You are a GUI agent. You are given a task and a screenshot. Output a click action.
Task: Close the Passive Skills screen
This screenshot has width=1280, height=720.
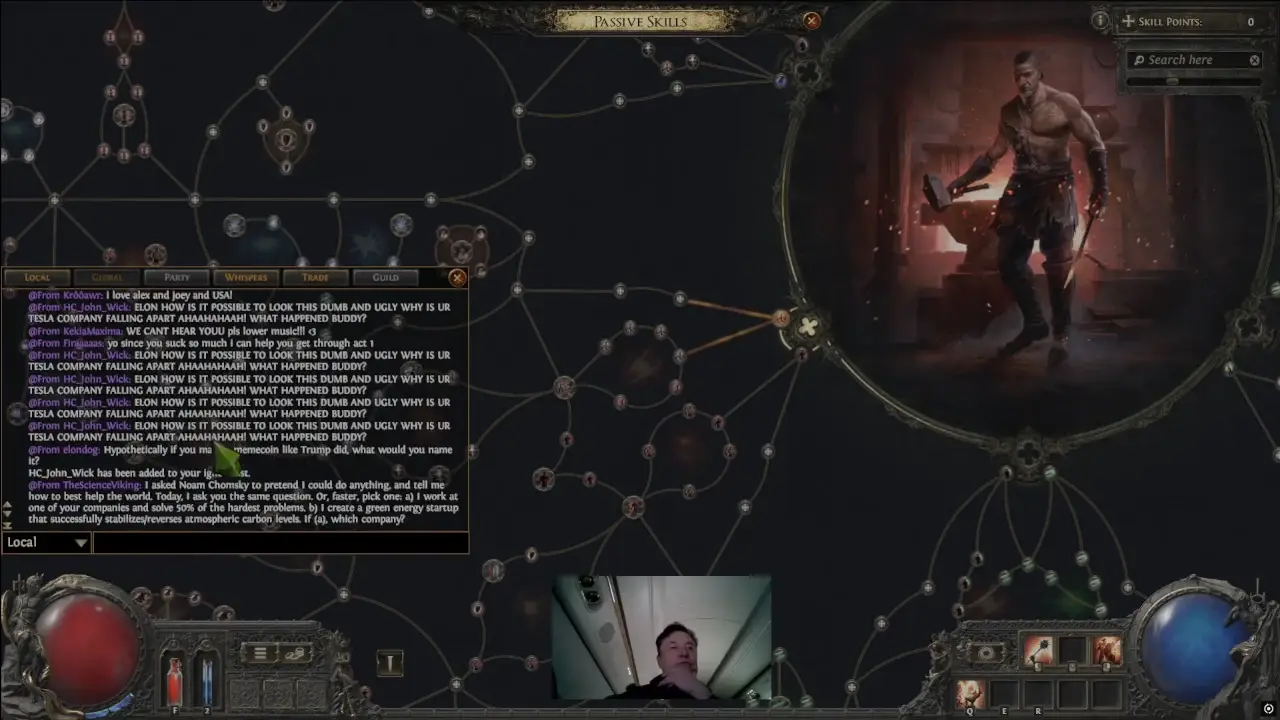coord(811,20)
